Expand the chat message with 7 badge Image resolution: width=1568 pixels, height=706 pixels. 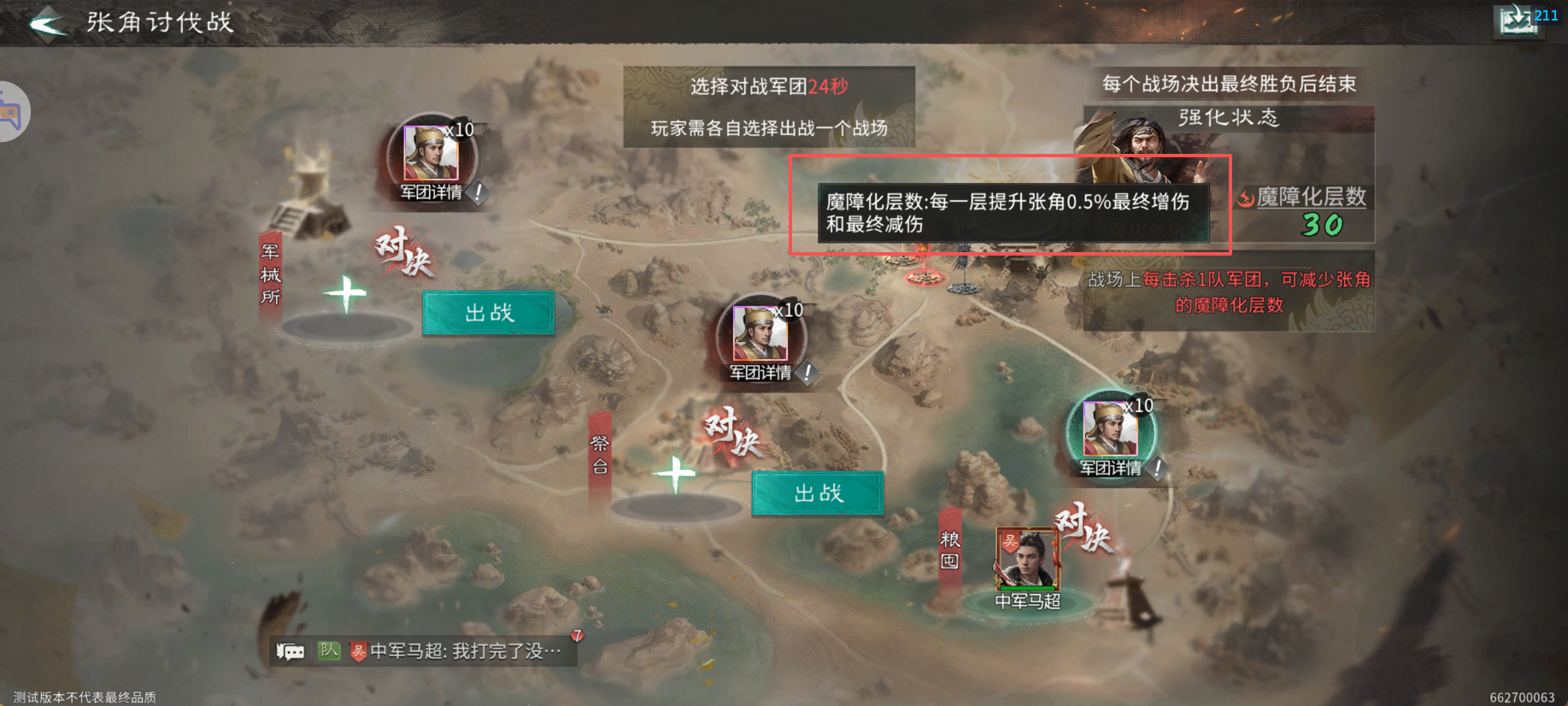point(577,633)
